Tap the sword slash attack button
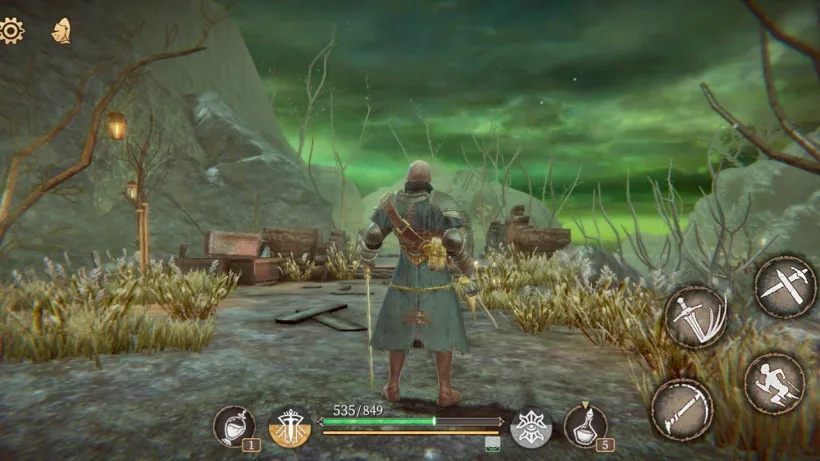The width and height of the screenshot is (820, 461). click(695, 317)
